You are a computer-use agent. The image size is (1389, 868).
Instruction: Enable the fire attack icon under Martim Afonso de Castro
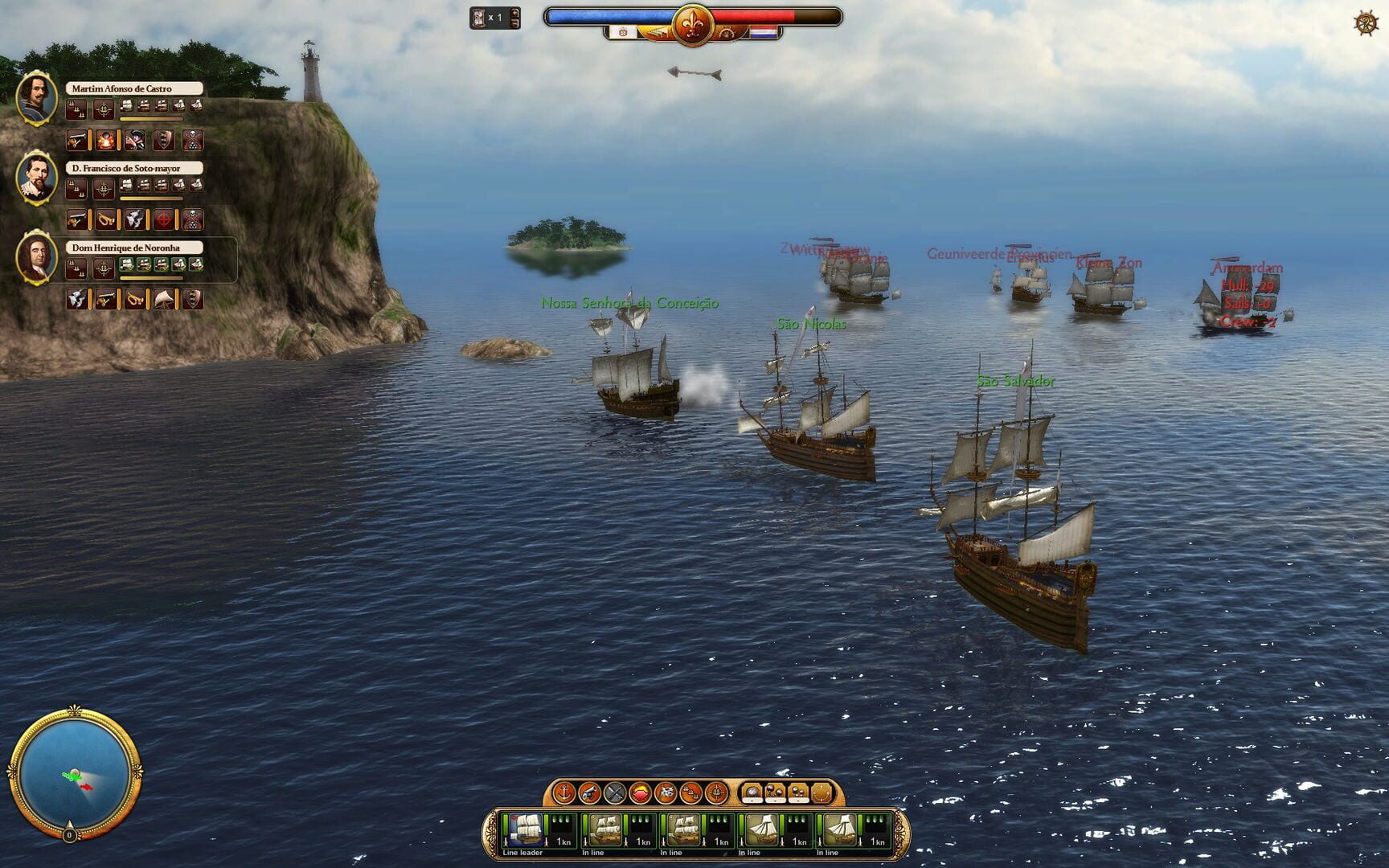pos(106,141)
